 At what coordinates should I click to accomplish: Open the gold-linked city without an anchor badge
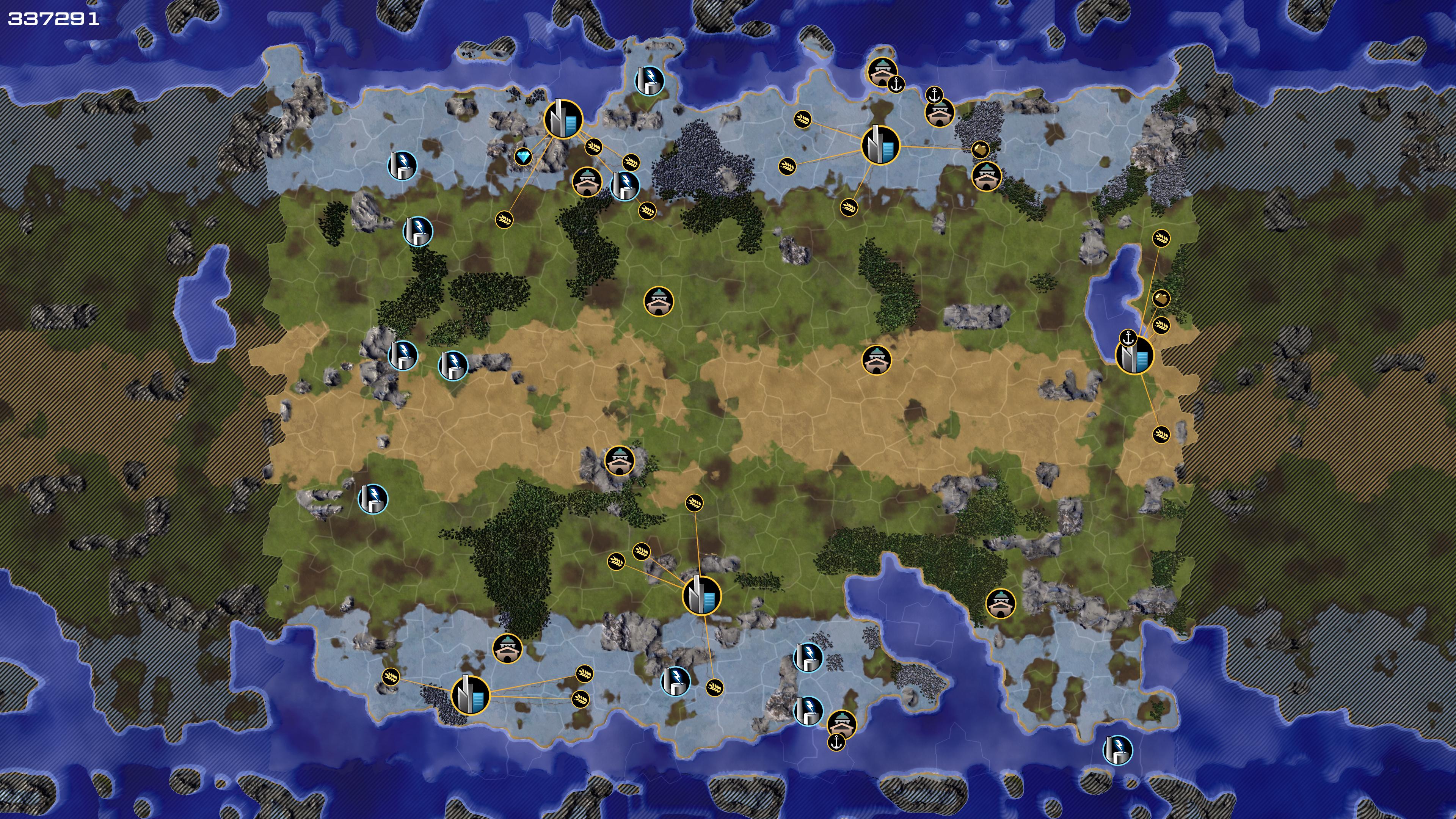880,145
